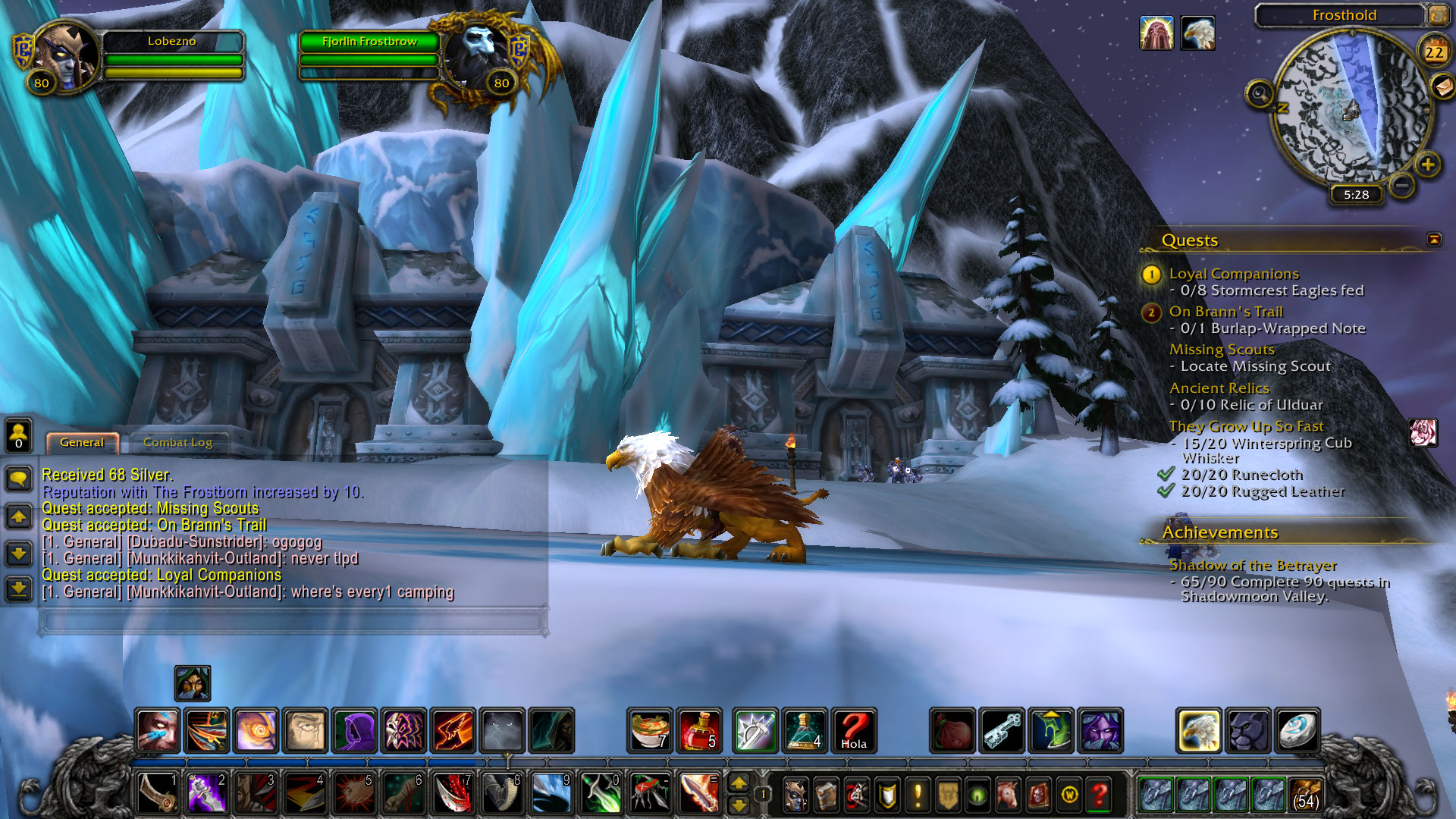Use the Hearthstone from the action bar
This screenshot has height=819, width=1456.
1297,730
